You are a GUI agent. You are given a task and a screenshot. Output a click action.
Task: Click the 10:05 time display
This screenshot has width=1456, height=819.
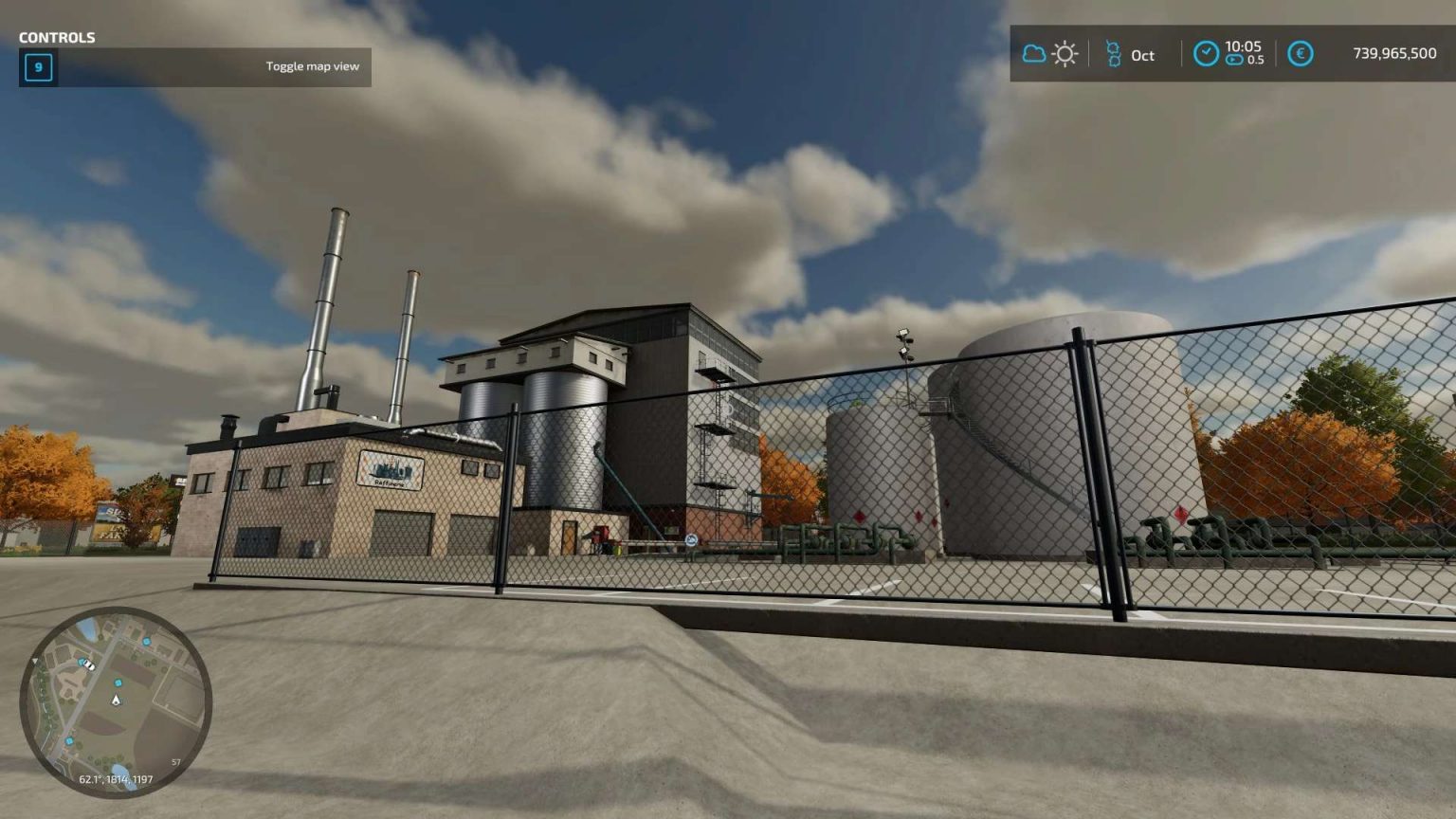pyautogui.click(x=1244, y=48)
